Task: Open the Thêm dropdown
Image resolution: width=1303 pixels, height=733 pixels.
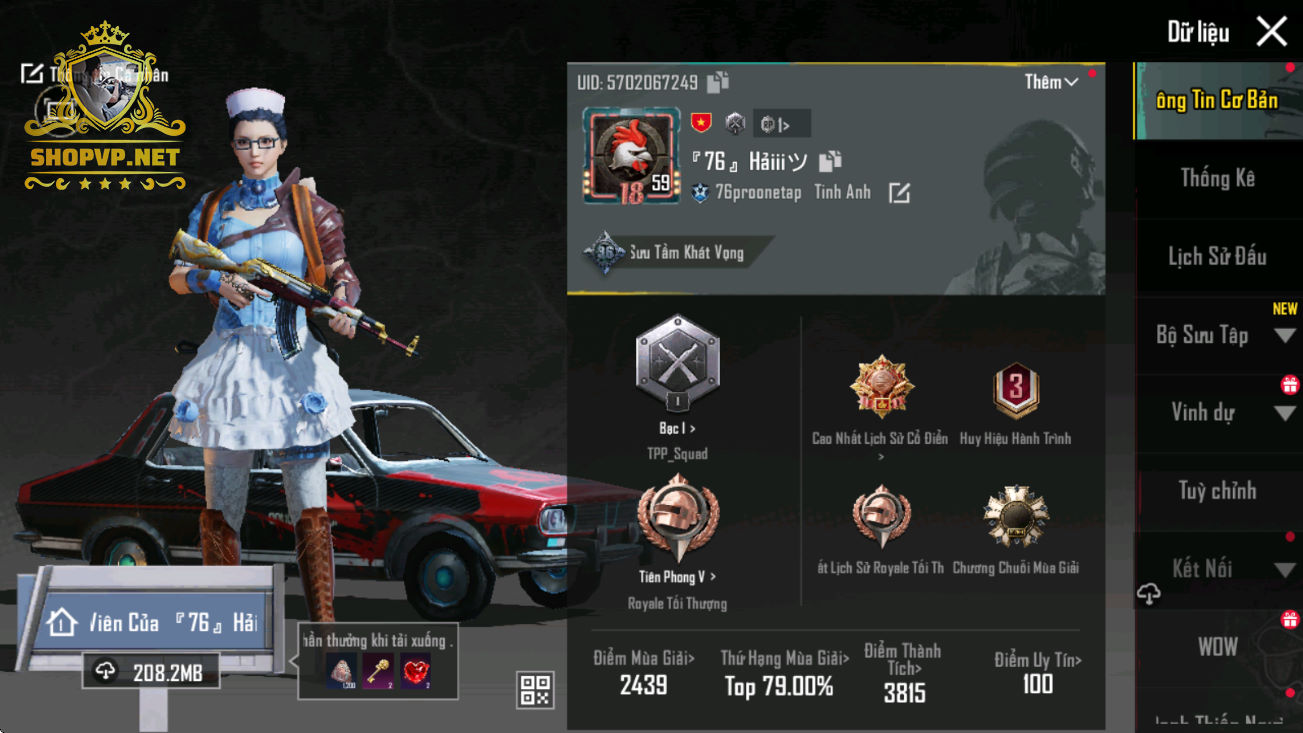Action: [x=1050, y=83]
